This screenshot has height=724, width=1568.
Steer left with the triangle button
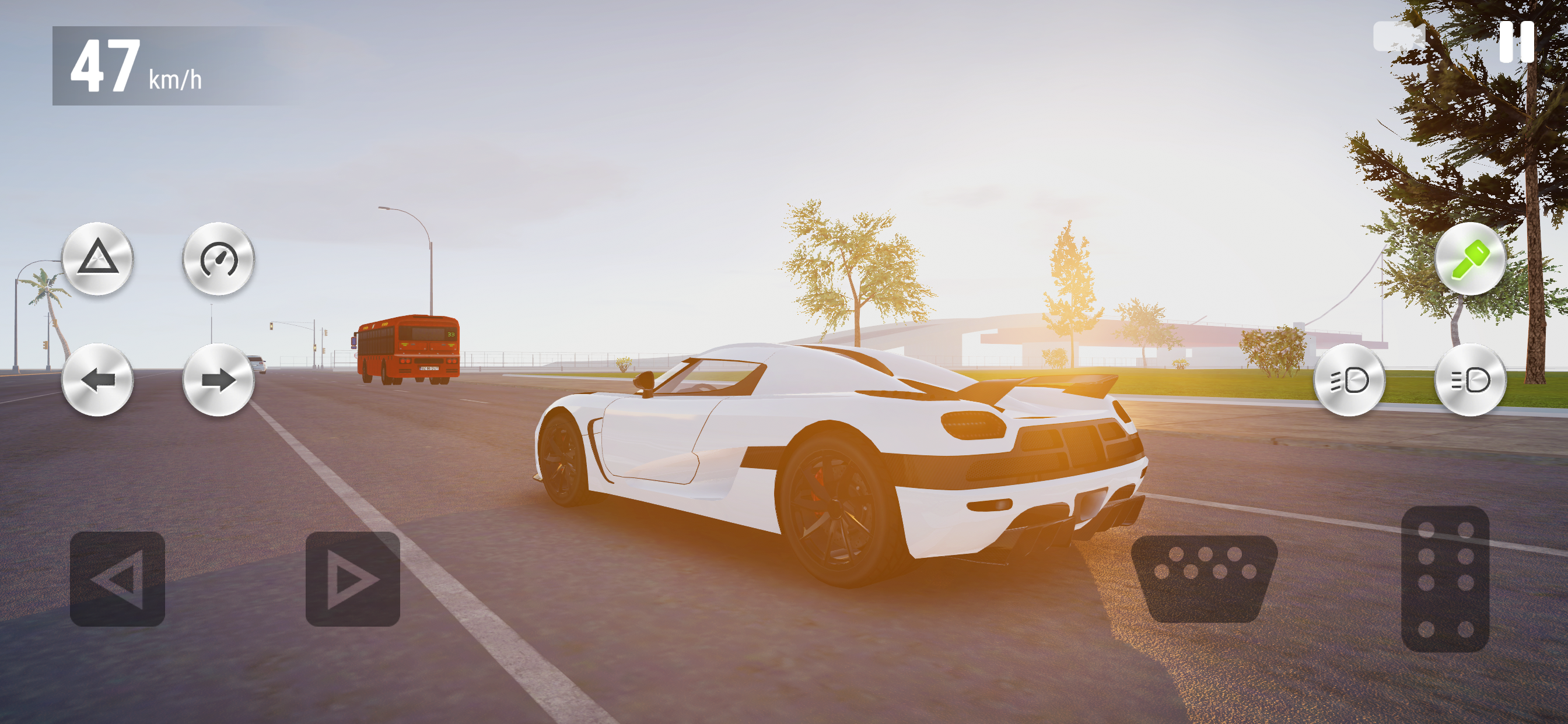[117, 579]
